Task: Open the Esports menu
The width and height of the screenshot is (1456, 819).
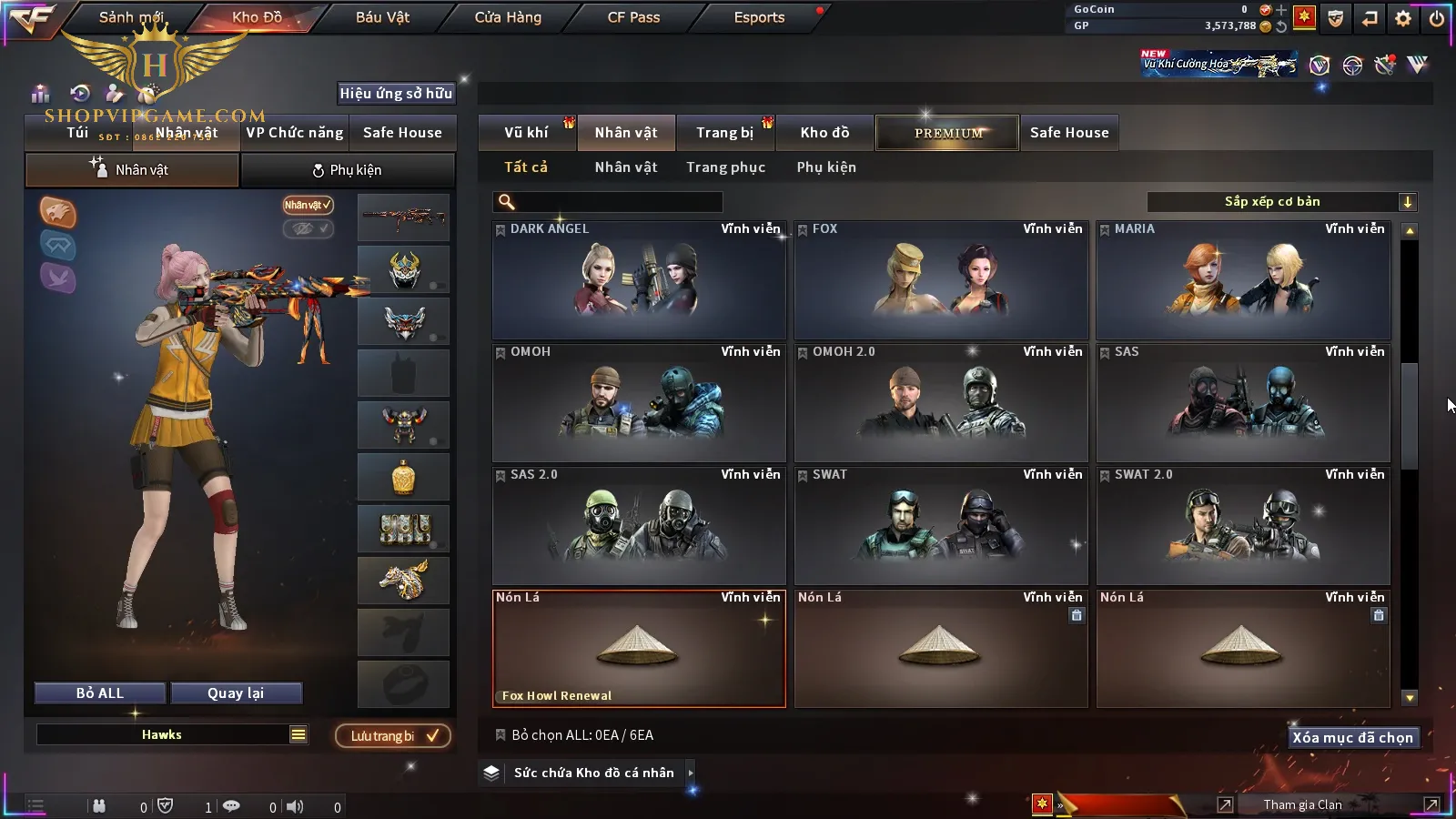Action: [x=759, y=17]
